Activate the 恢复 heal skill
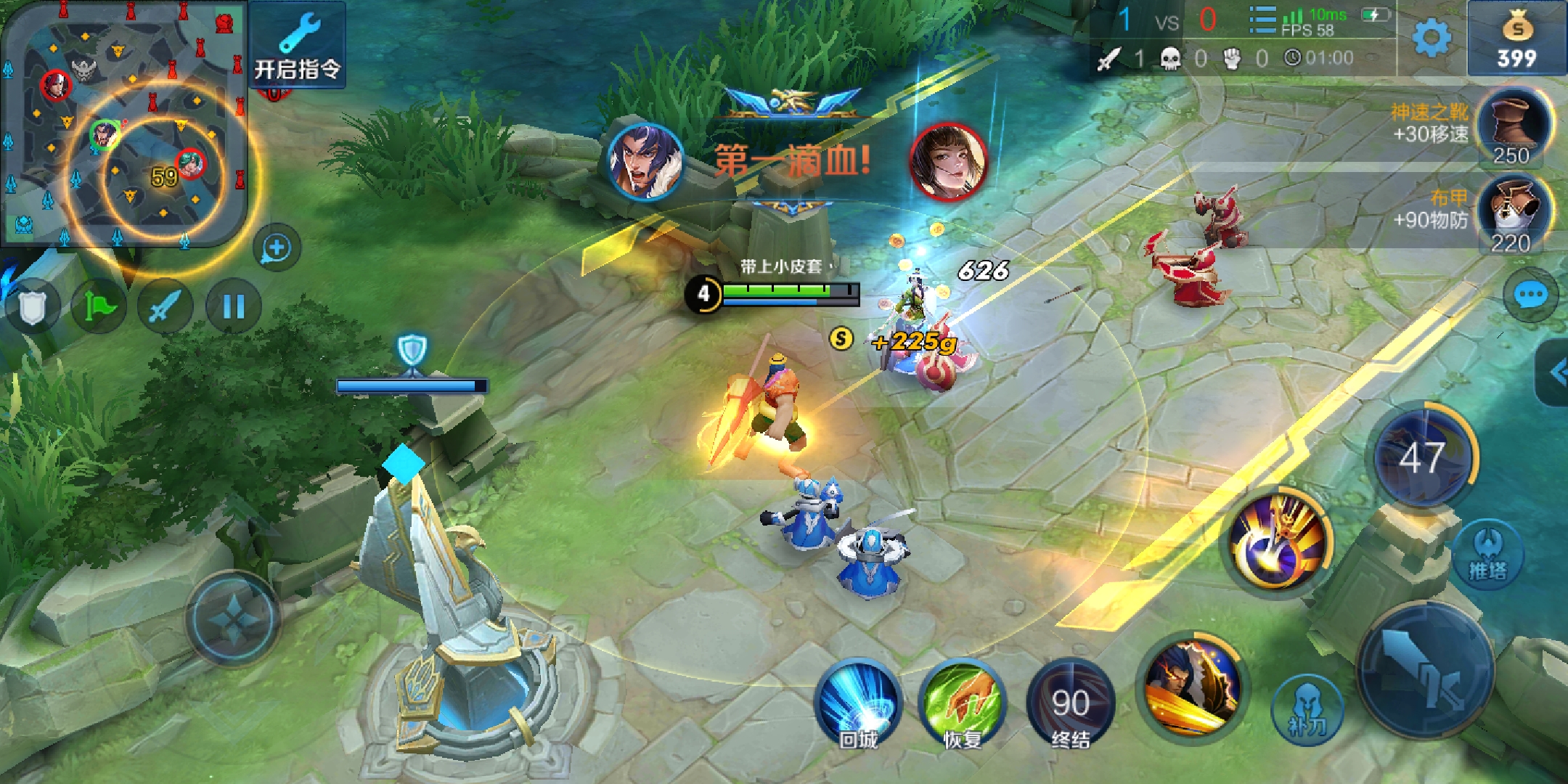 (x=963, y=704)
